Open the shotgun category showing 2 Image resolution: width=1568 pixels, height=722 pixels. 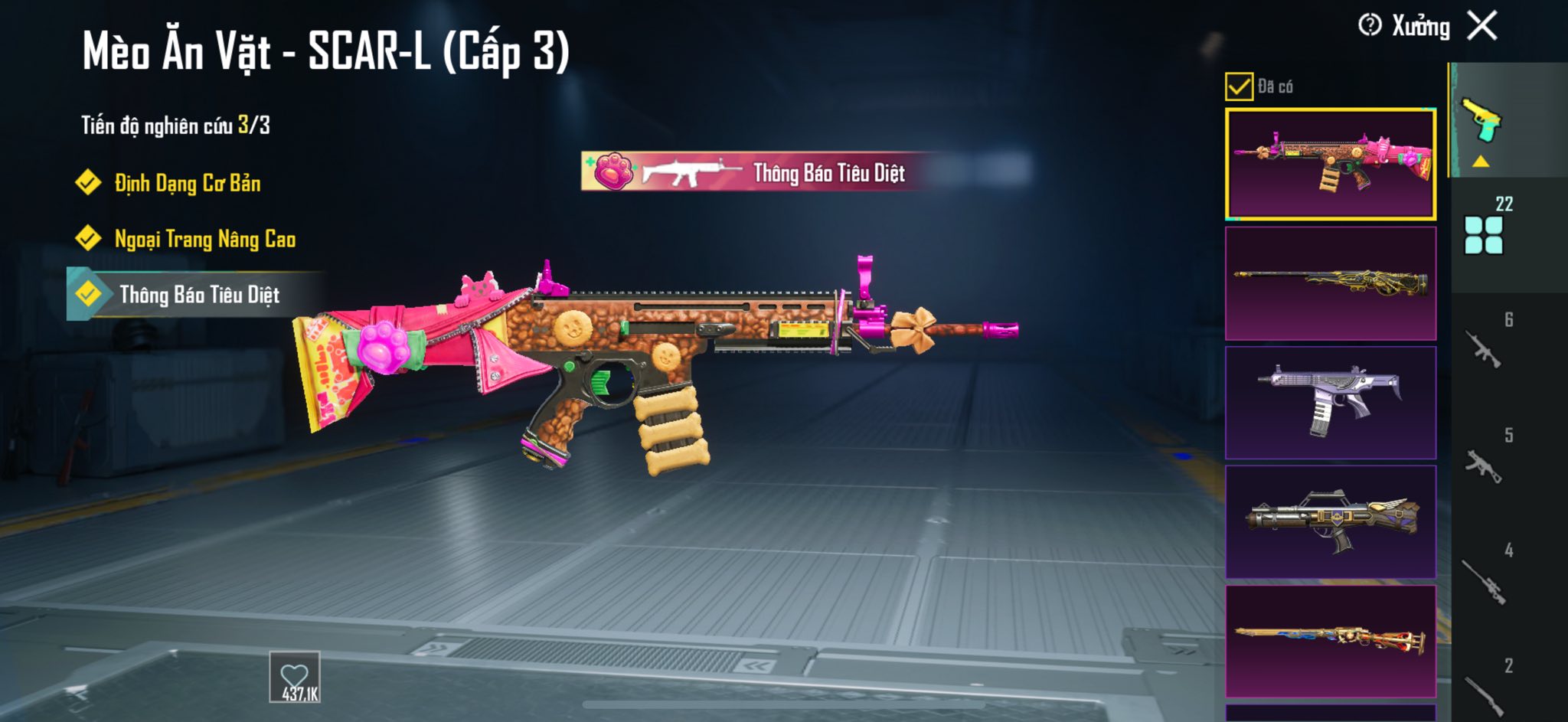[x=1484, y=691]
